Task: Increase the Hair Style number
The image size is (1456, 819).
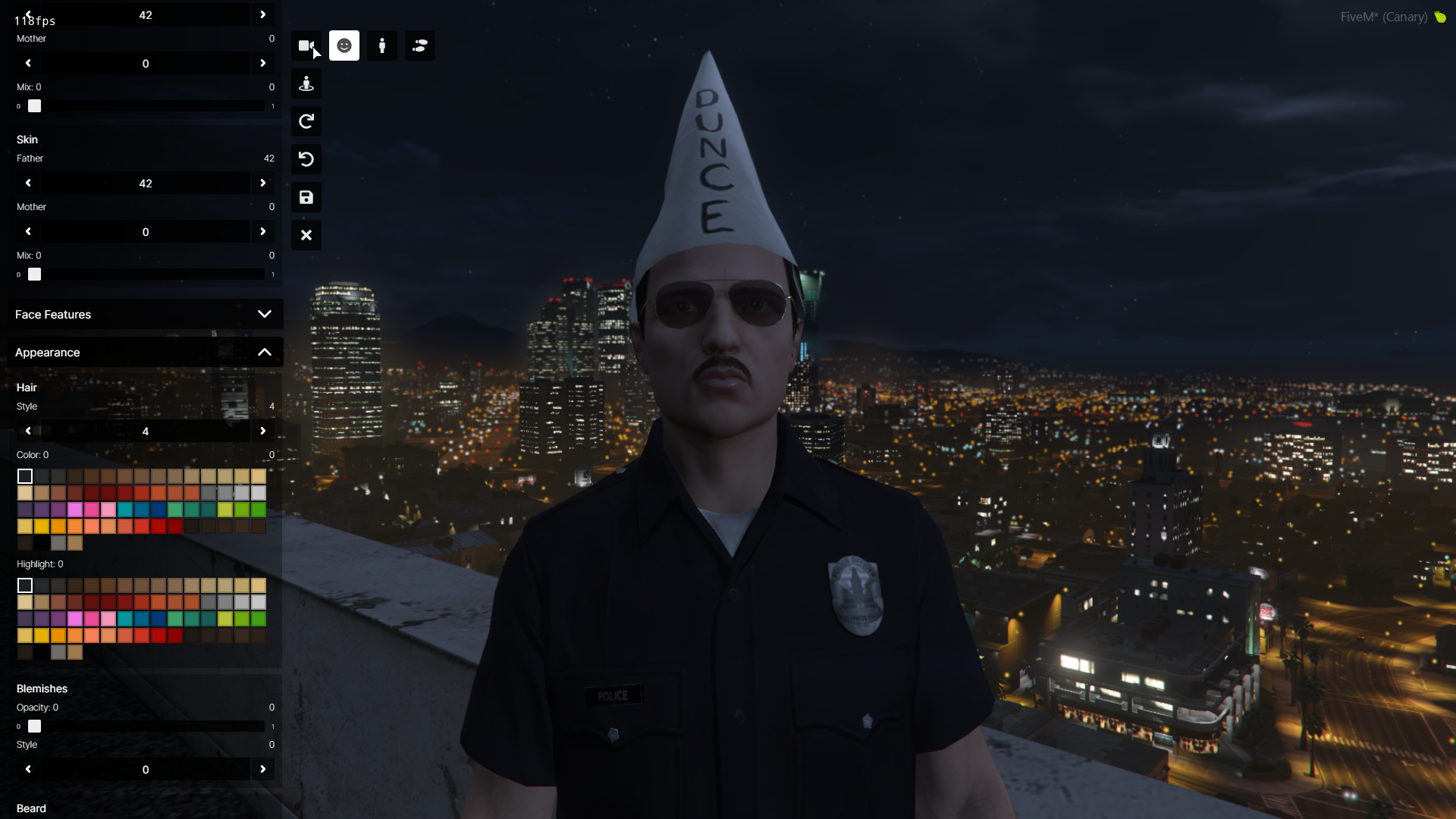Action: [263, 431]
